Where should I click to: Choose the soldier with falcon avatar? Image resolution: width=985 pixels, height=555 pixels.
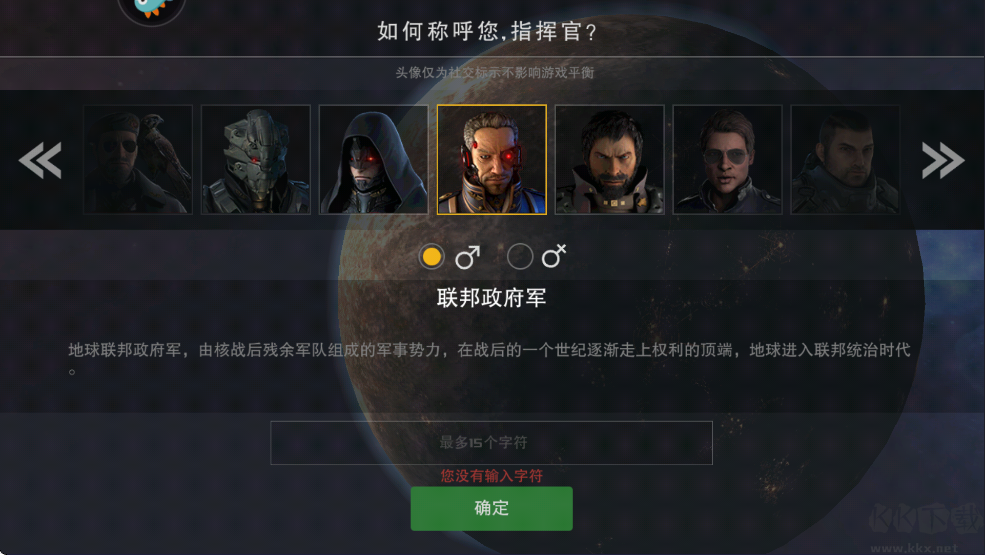click(x=138, y=160)
